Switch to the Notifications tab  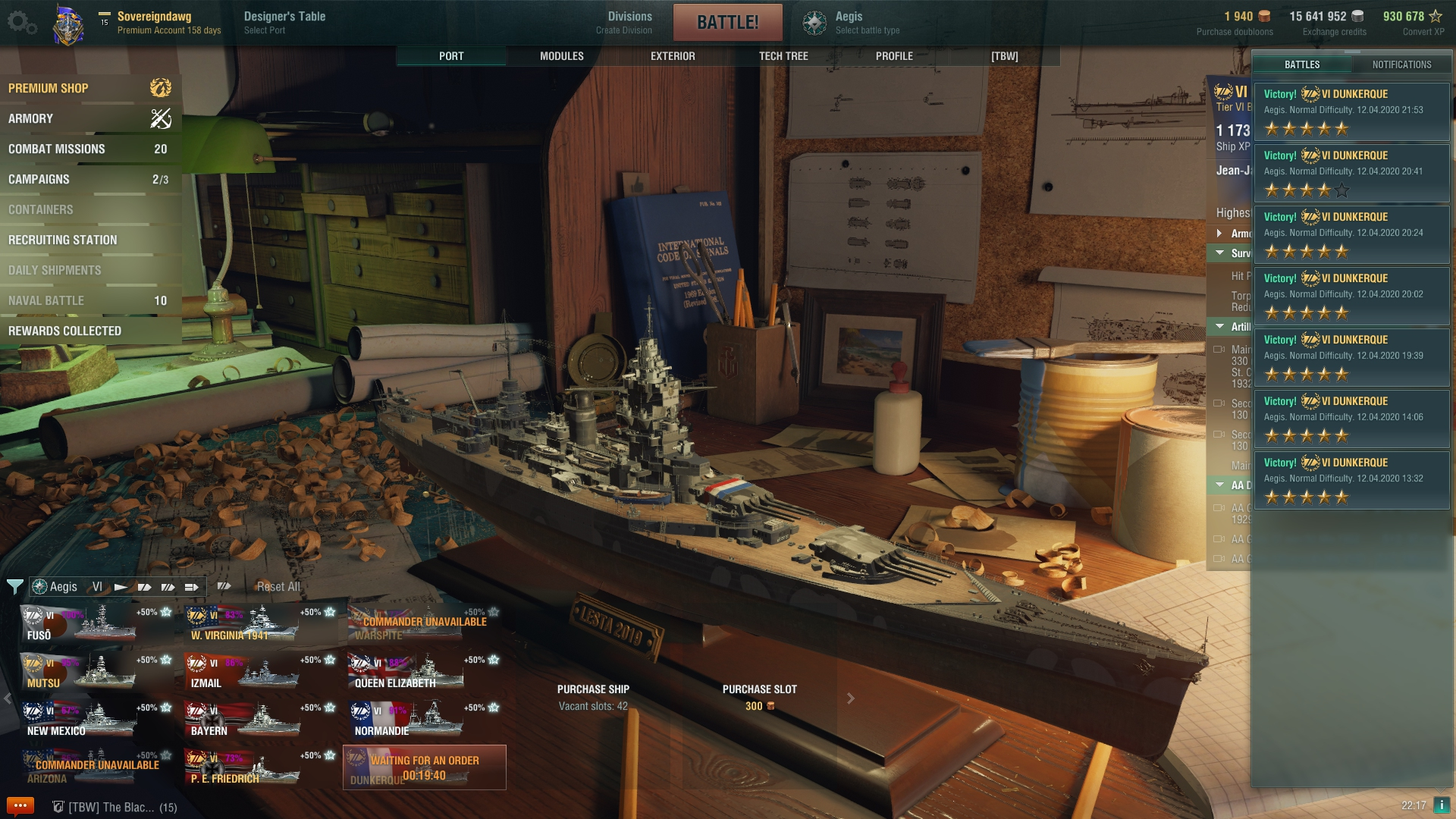1401,64
